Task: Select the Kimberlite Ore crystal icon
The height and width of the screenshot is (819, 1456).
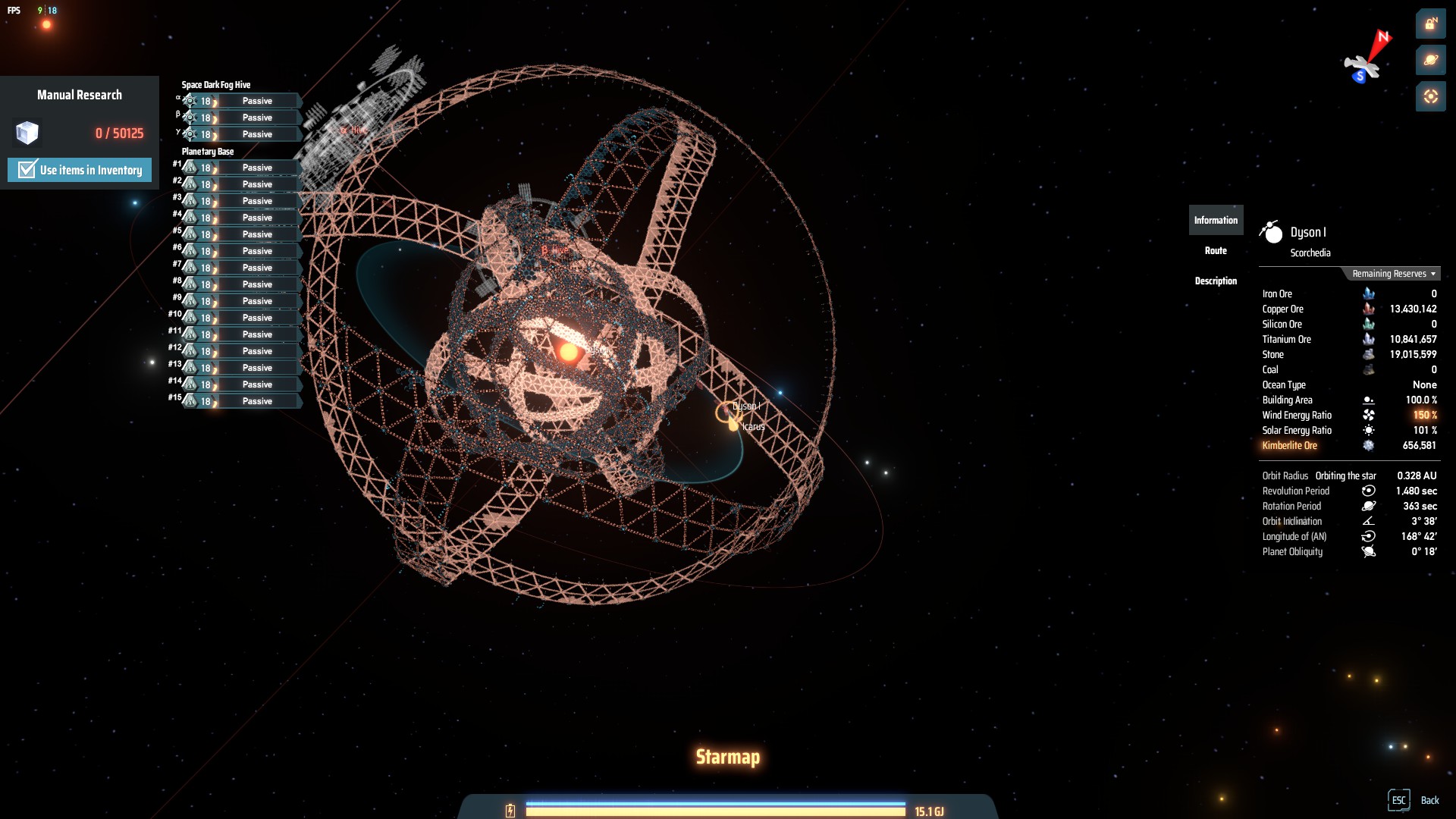Action: pos(1369,446)
